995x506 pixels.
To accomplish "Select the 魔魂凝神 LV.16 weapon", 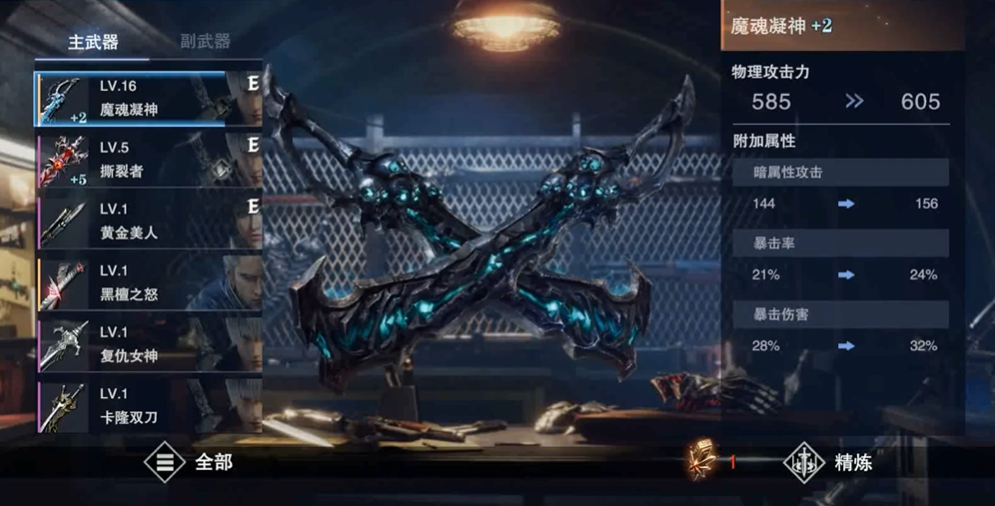I will pos(149,98).
